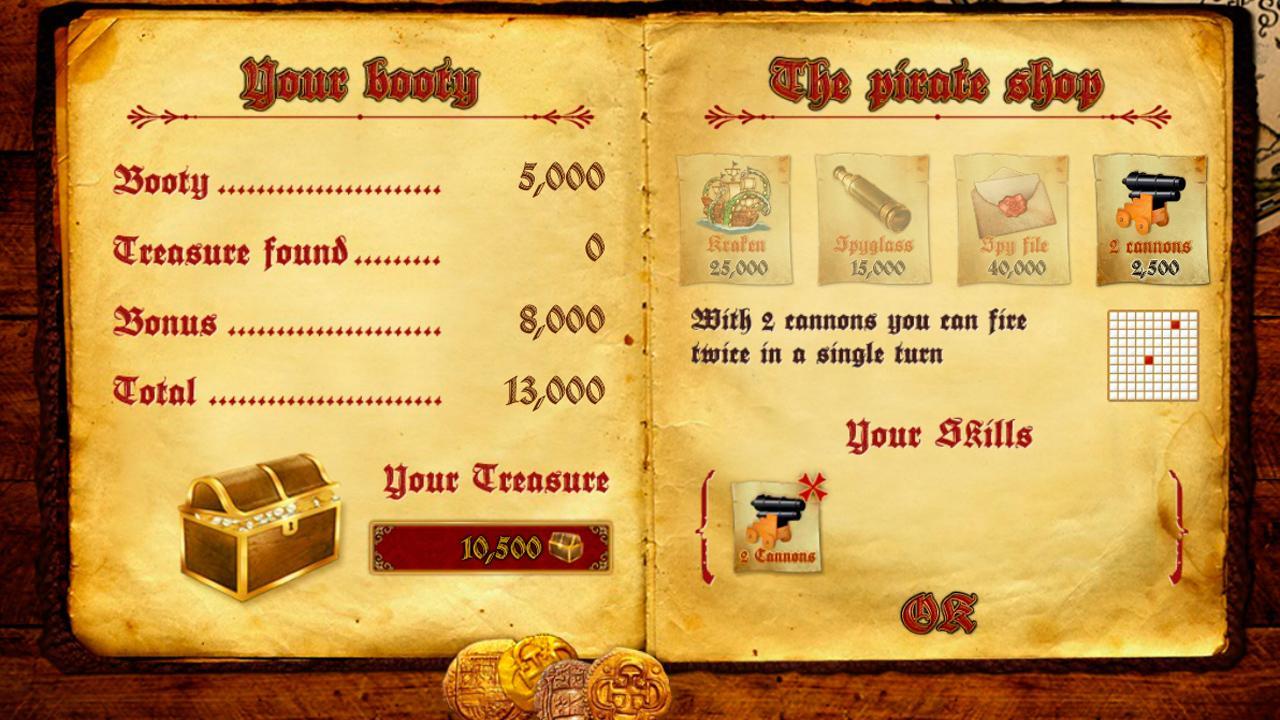
Task: Choose the 2 cannons shop item
Action: click(1150, 219)
